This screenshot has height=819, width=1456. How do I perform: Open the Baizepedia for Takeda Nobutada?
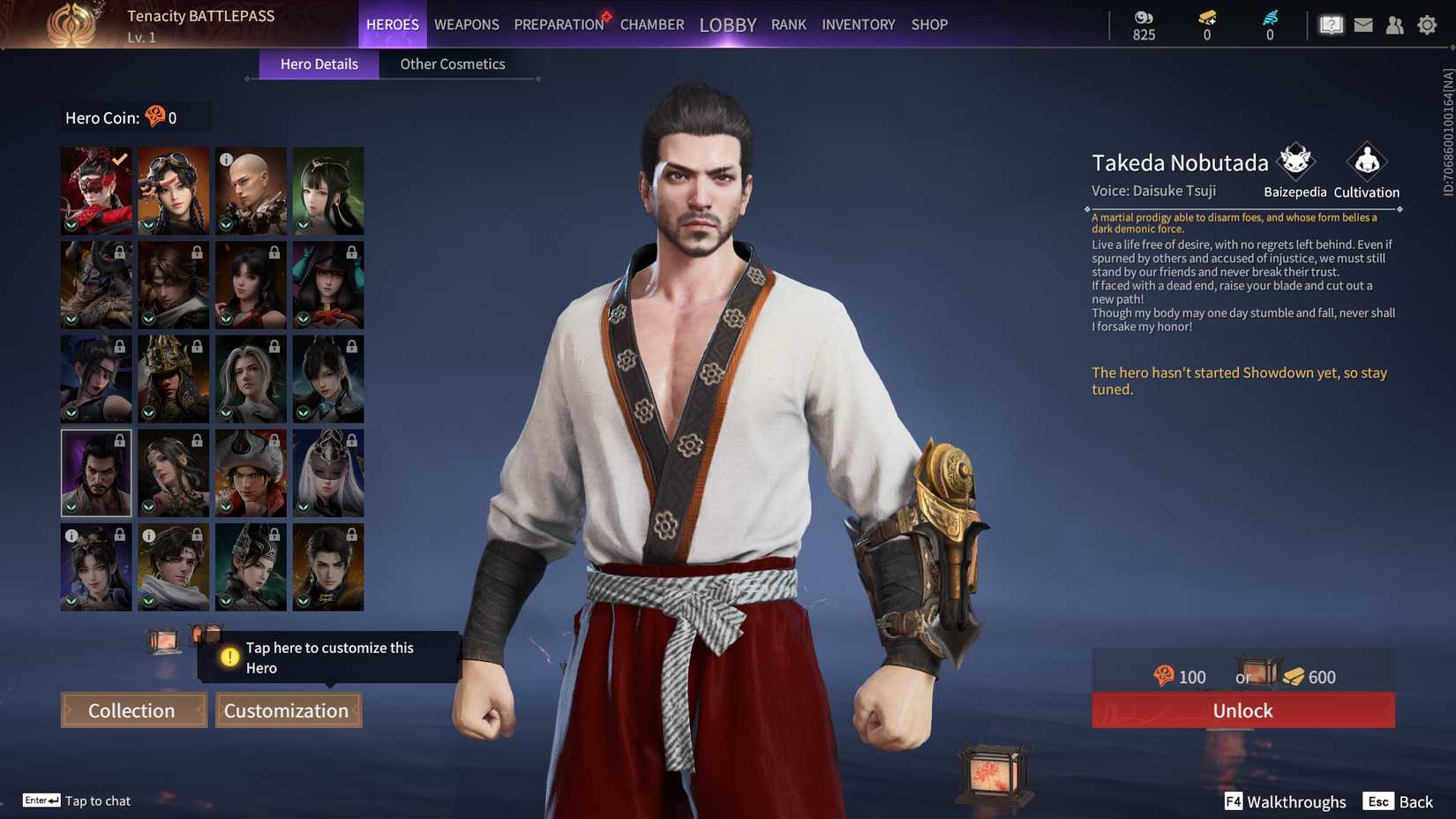pos(1294,163)
